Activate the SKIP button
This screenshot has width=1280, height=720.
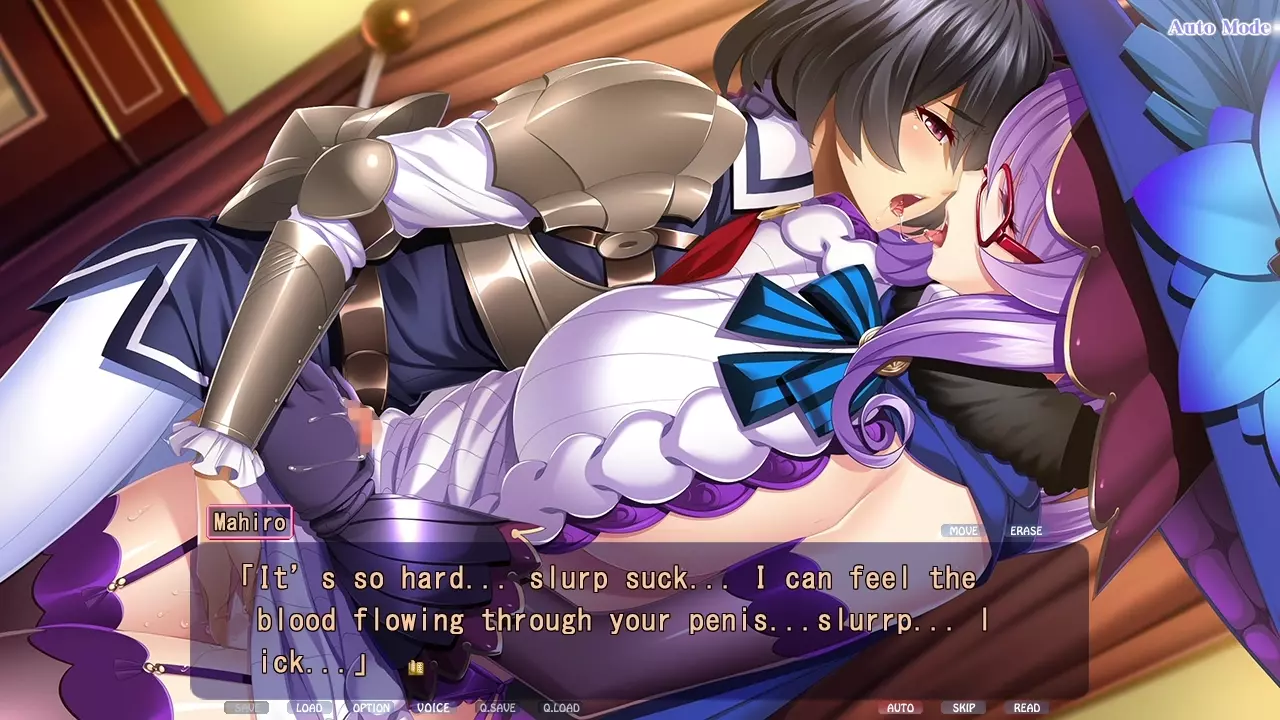(964, 708)
